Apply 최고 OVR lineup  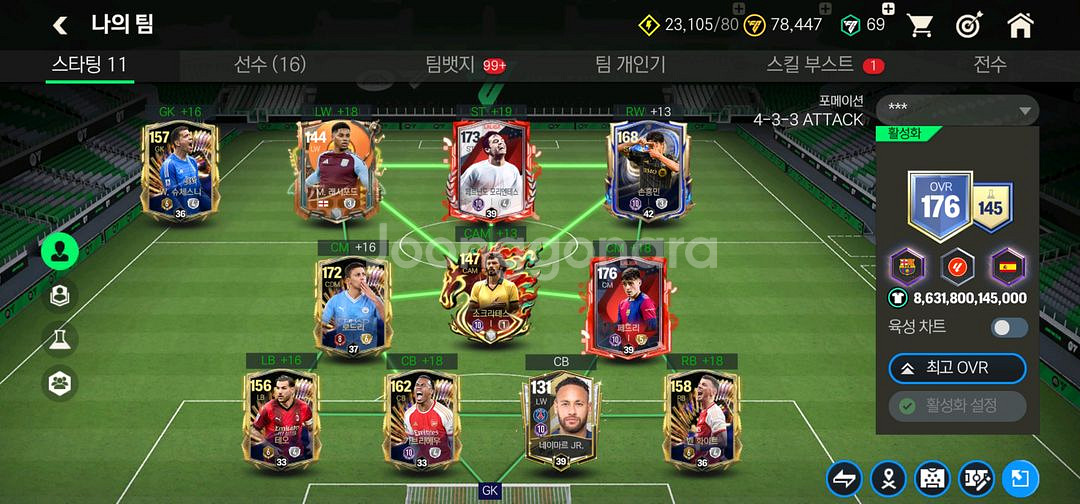pyautogui.click(x=957, y=368)
